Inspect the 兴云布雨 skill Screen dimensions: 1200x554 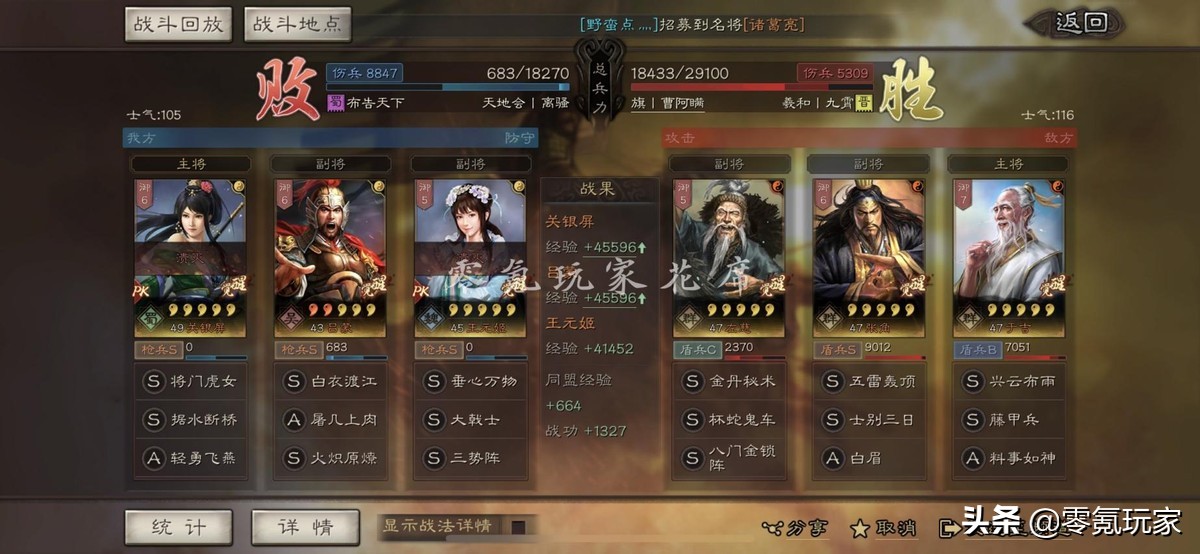coord(1009,381)
